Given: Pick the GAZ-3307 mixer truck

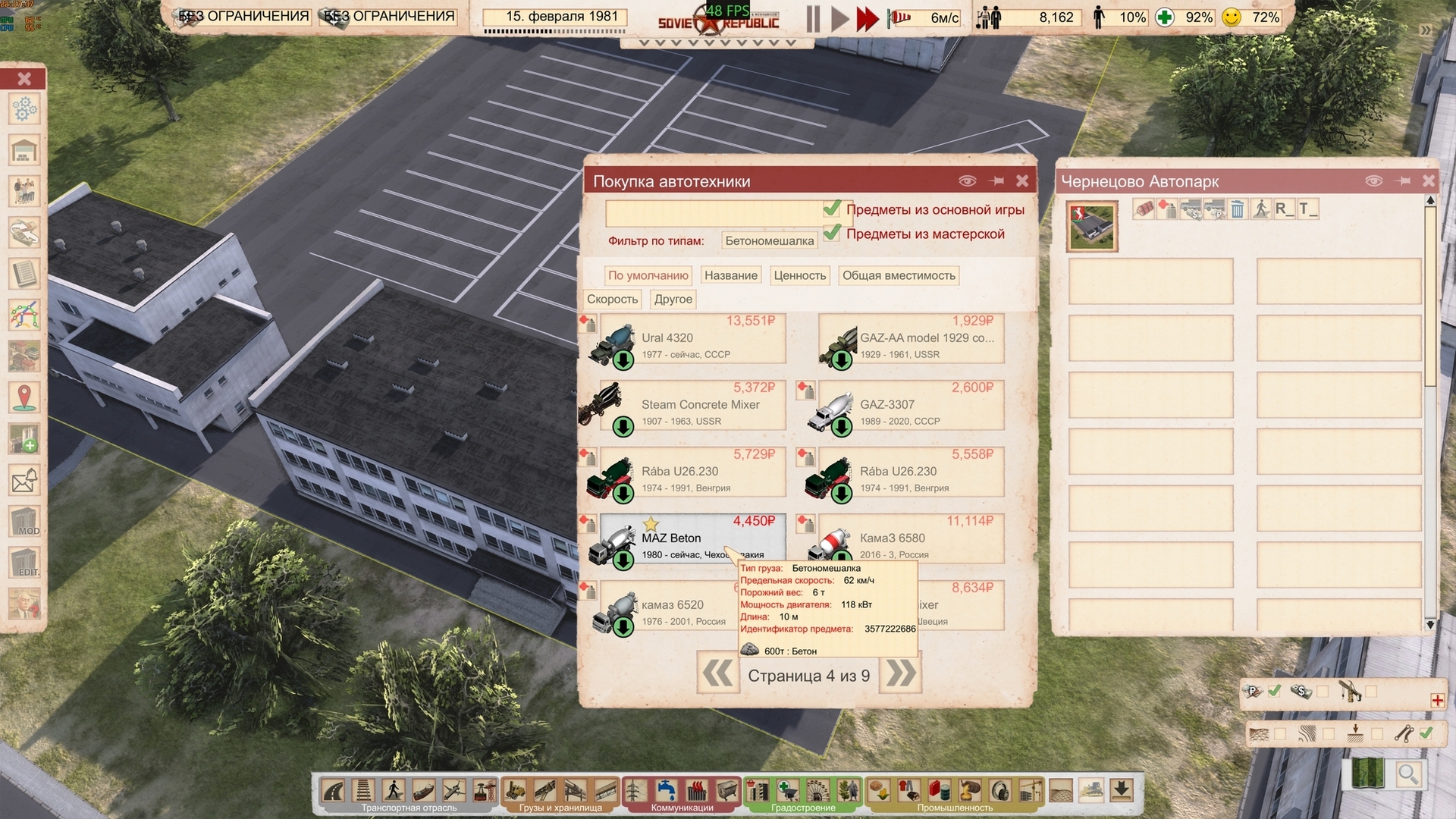Looking at the screenshot, I should (x=910, y=406).
